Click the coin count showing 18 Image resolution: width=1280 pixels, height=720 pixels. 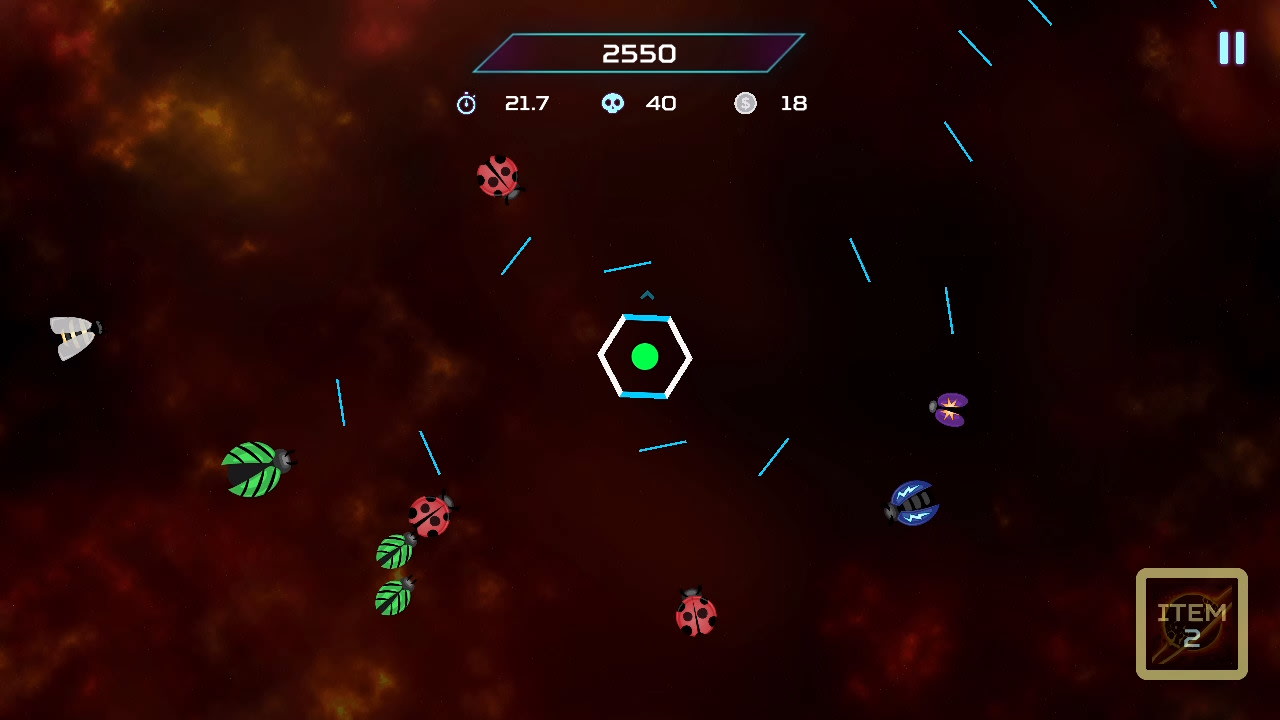click(793, 102)
